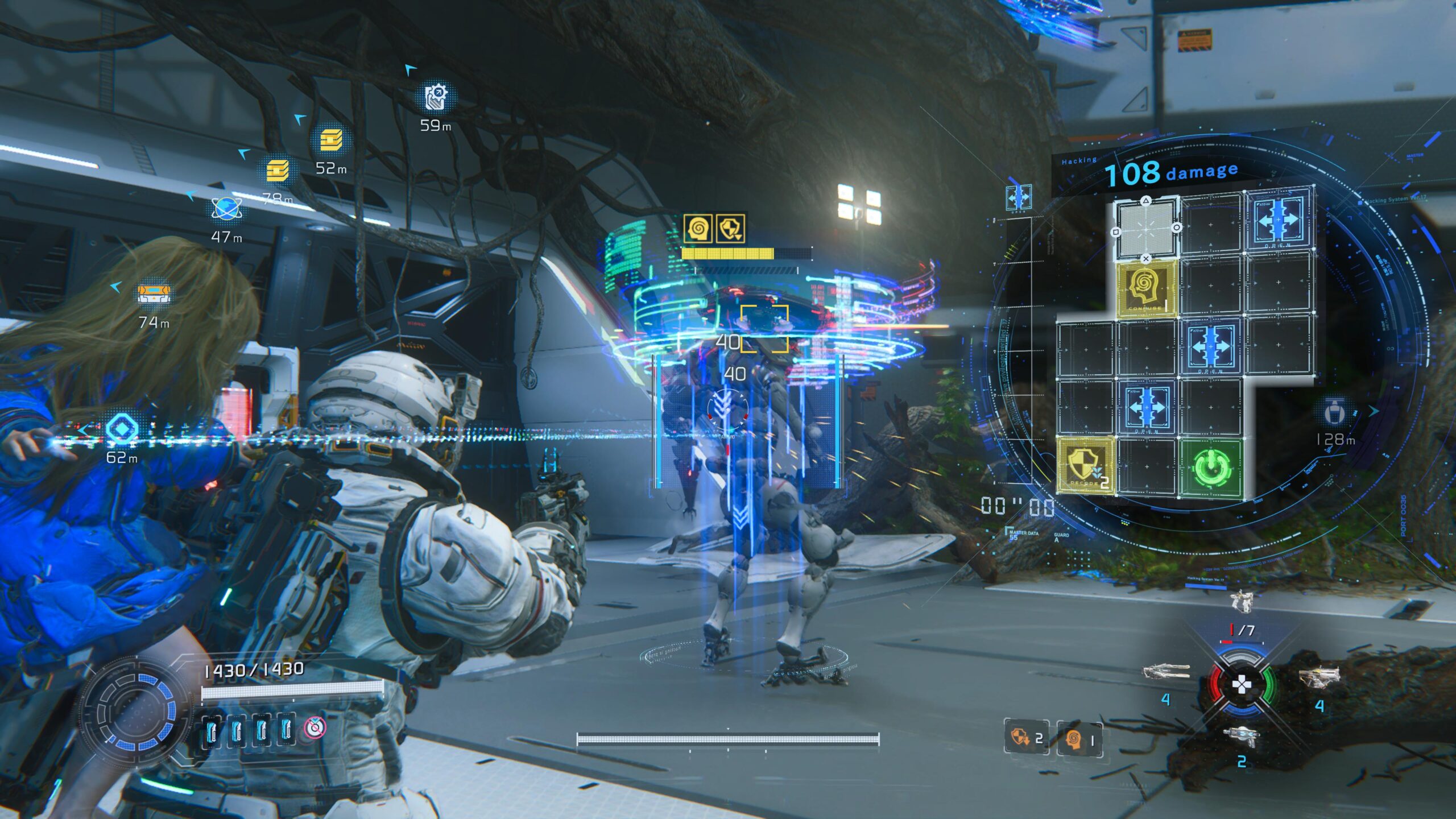
Task: Select the blue diamond marker at 62m
Action: pyautogui.click(x=121, y=428)
